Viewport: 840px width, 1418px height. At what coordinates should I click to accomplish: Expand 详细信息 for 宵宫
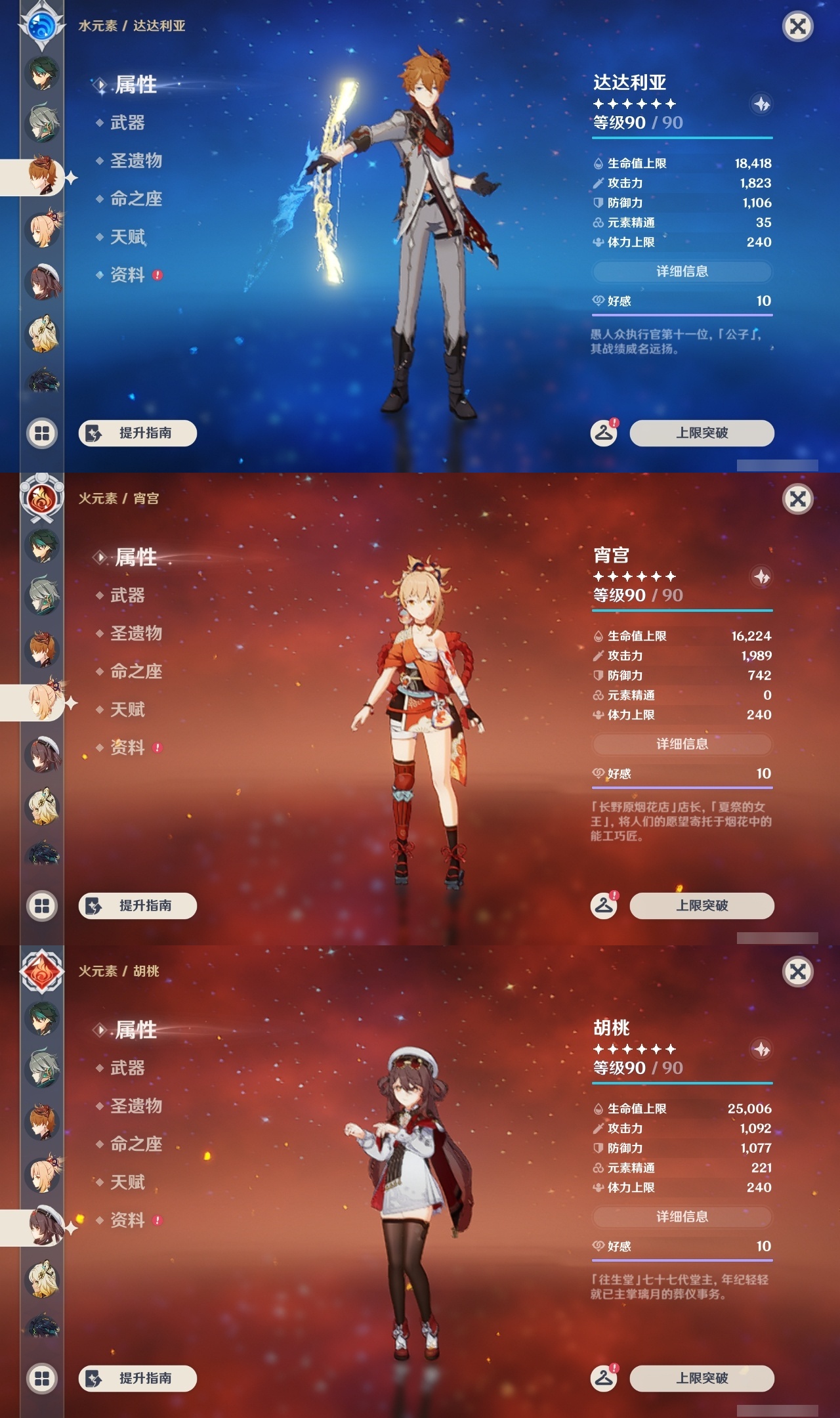[682, 744]
